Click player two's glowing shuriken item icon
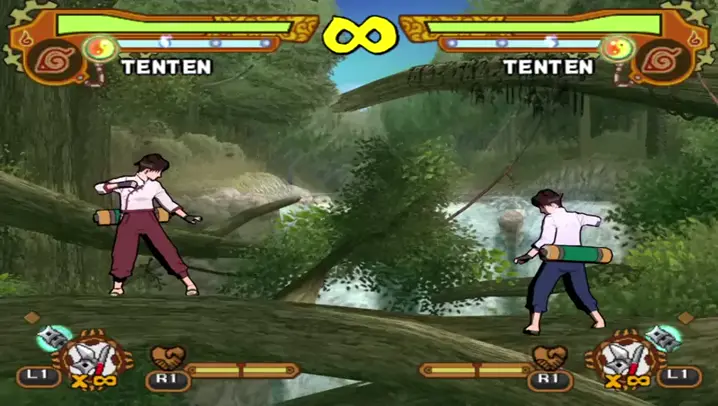The height and width of the screenshot is (406, 718). [663, 337]
